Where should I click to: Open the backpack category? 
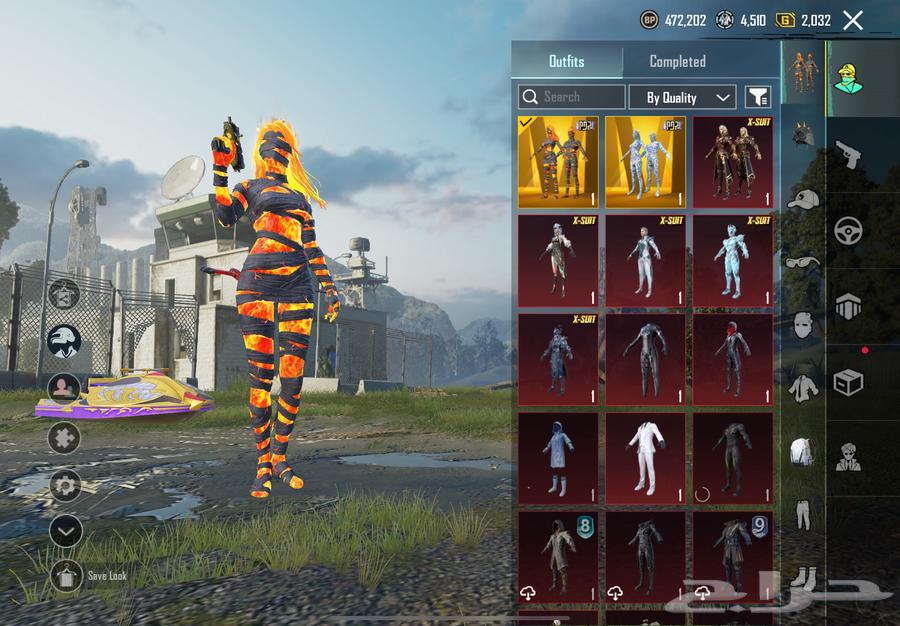(x=802, y=451)
